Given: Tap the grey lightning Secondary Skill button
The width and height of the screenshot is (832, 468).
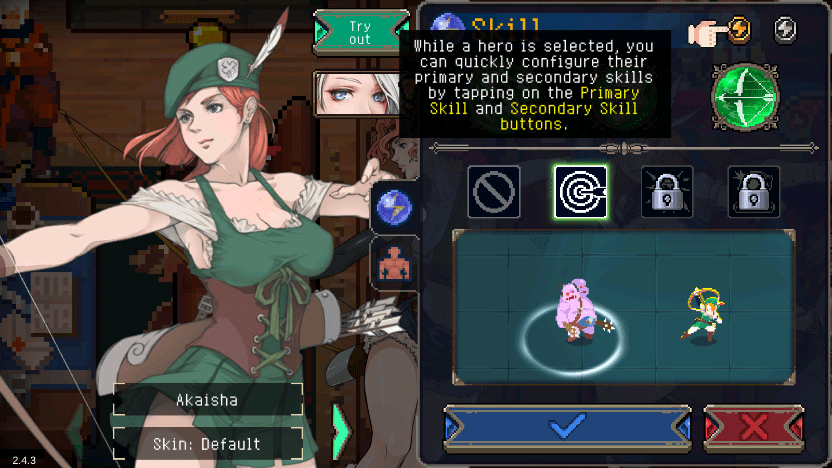Looking at the screenshot, I should point(785,31).
